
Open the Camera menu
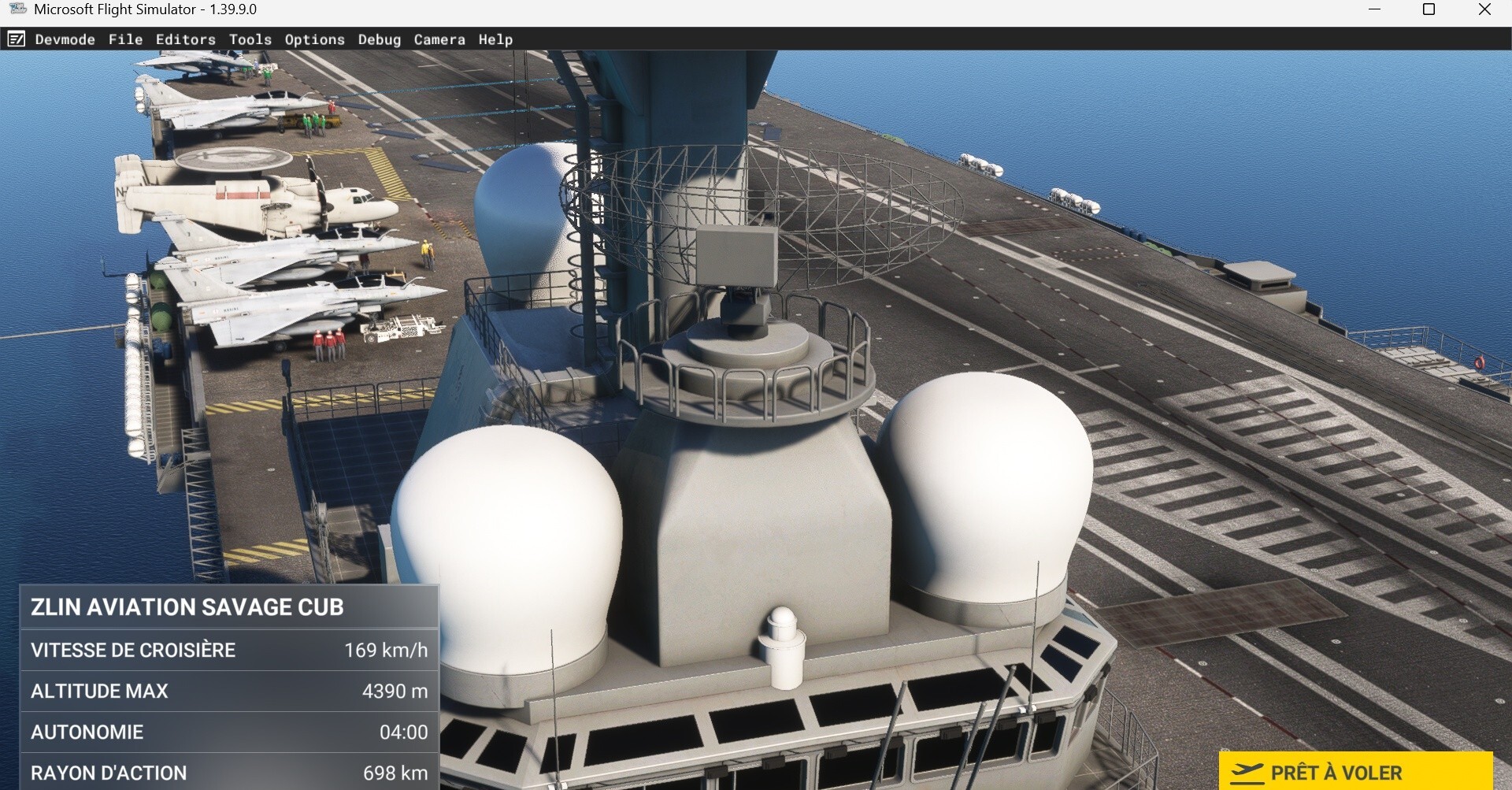[439, 39]
